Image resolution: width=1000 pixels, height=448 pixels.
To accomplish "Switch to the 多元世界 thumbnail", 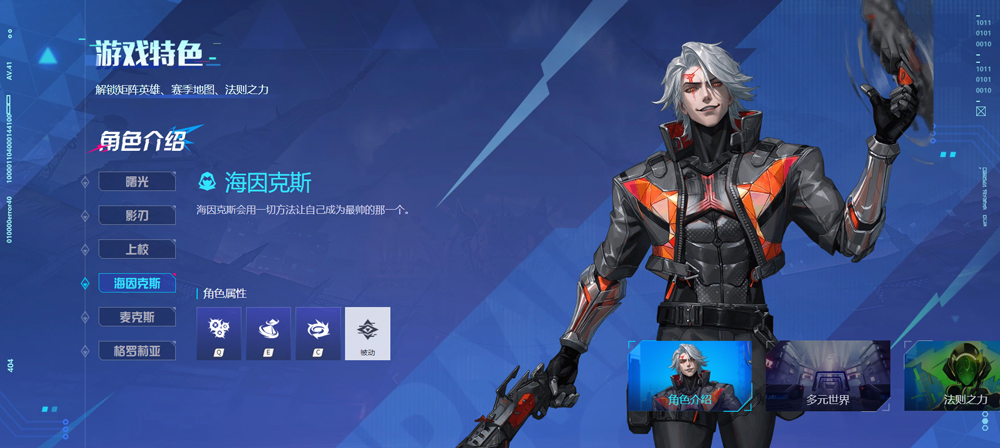I will pyautogui.click(x=827, y=376).
